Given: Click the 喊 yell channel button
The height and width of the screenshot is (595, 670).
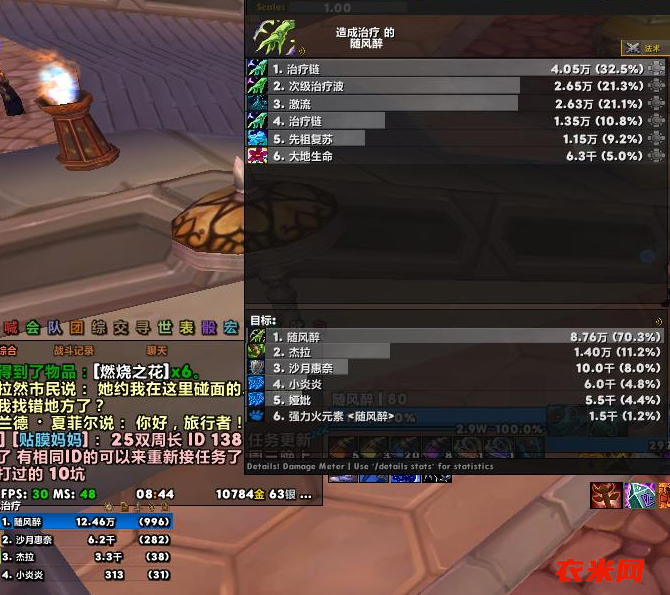Looking at the screenshot, I should pyautogui.click(x=11, y=328).
